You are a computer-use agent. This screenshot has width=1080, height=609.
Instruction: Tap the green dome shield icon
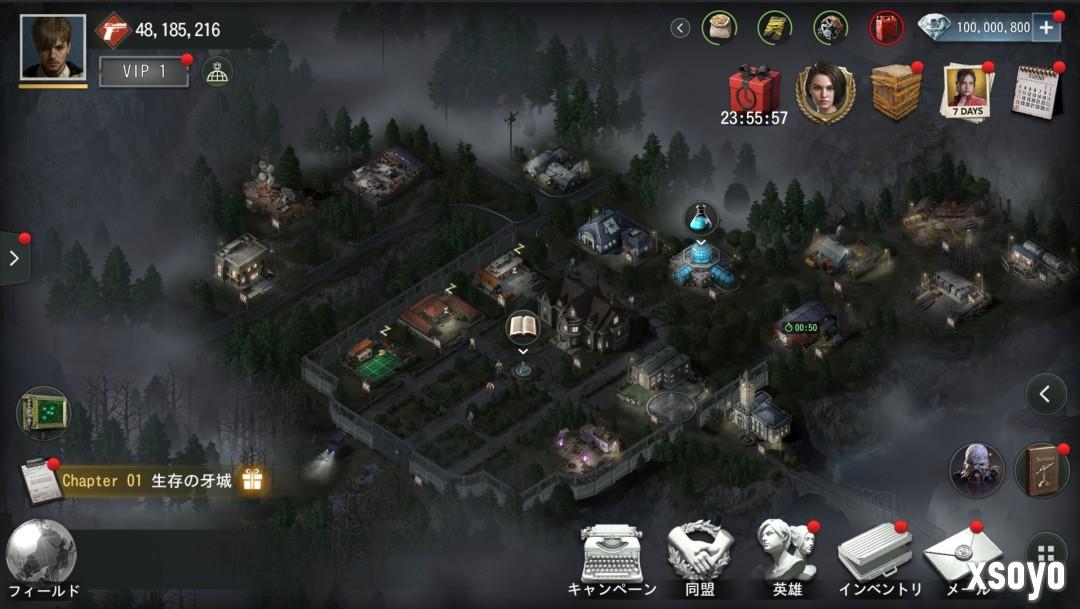[217, 71]
